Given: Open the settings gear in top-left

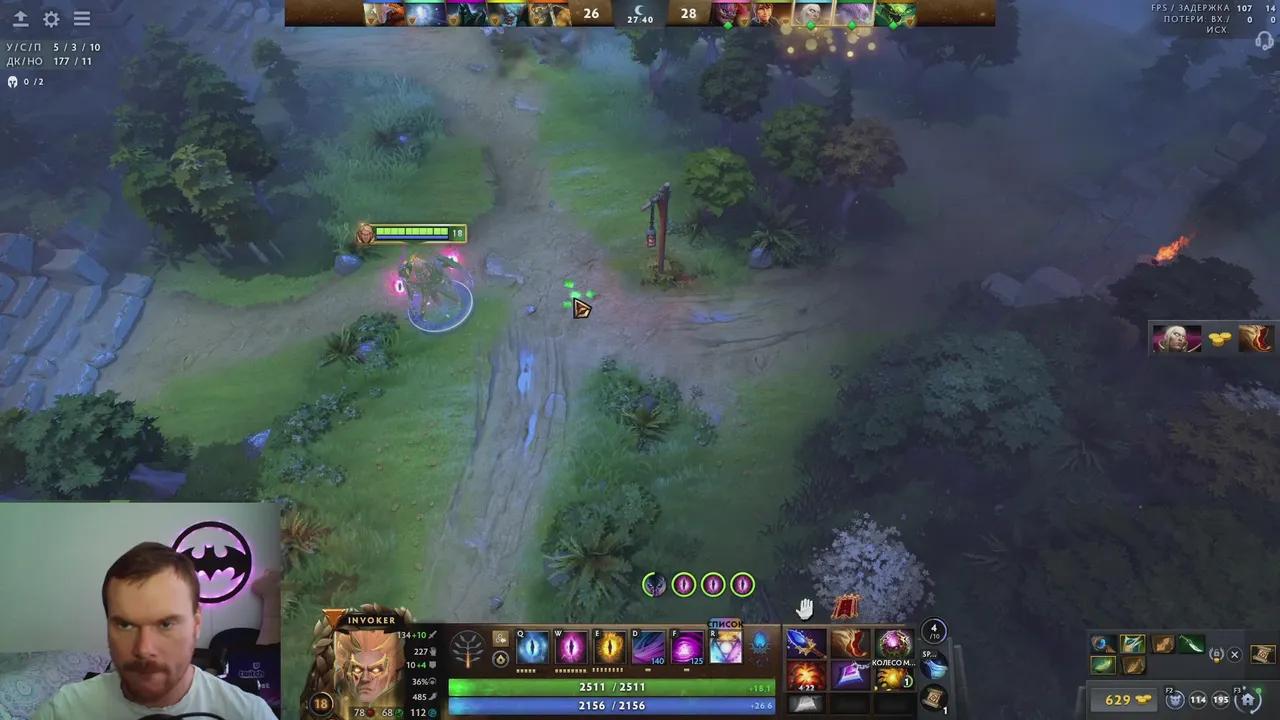Looking at the screenshot, I should coord(50,19).
